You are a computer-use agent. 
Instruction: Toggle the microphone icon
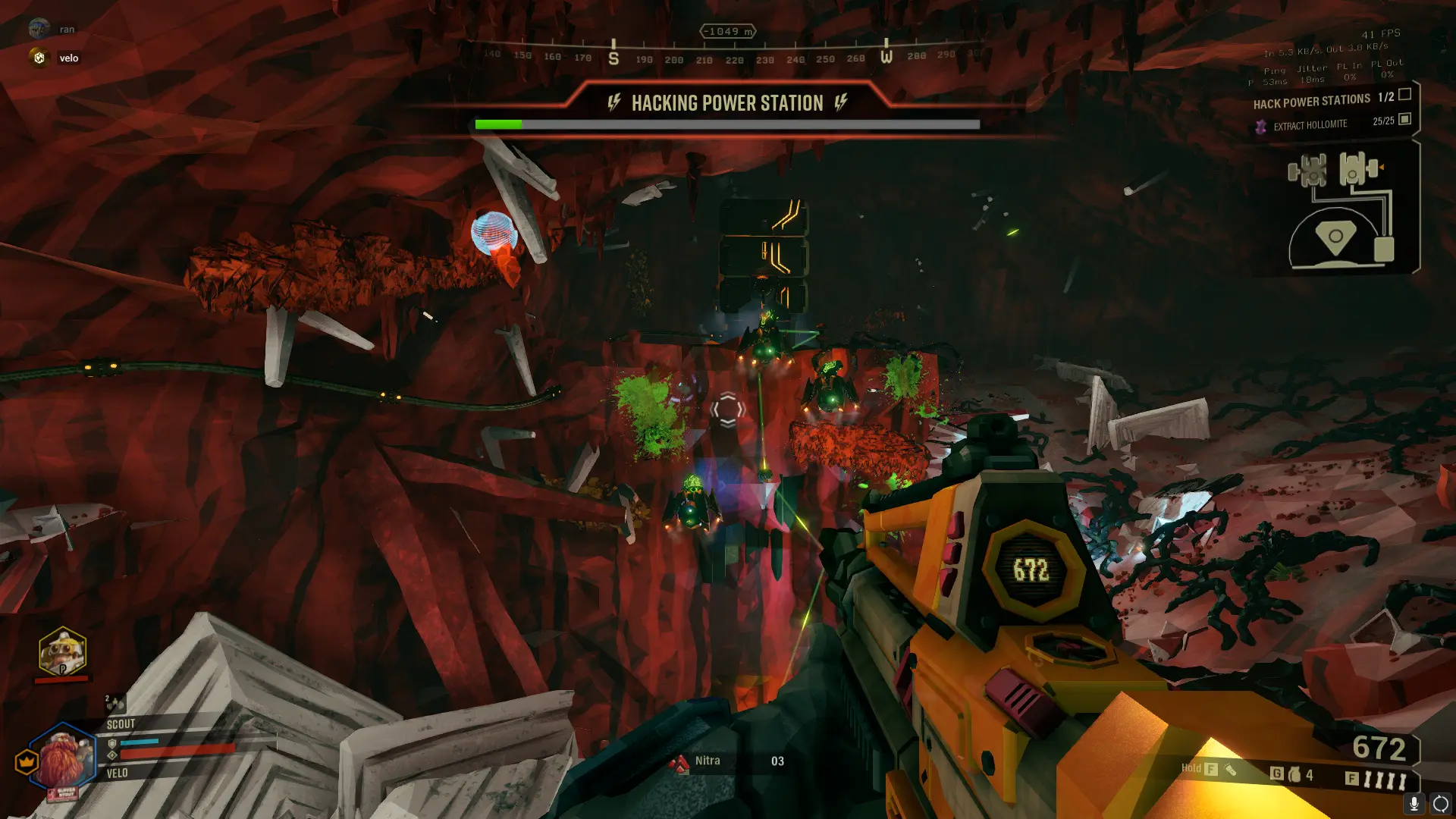(1414, 803)
